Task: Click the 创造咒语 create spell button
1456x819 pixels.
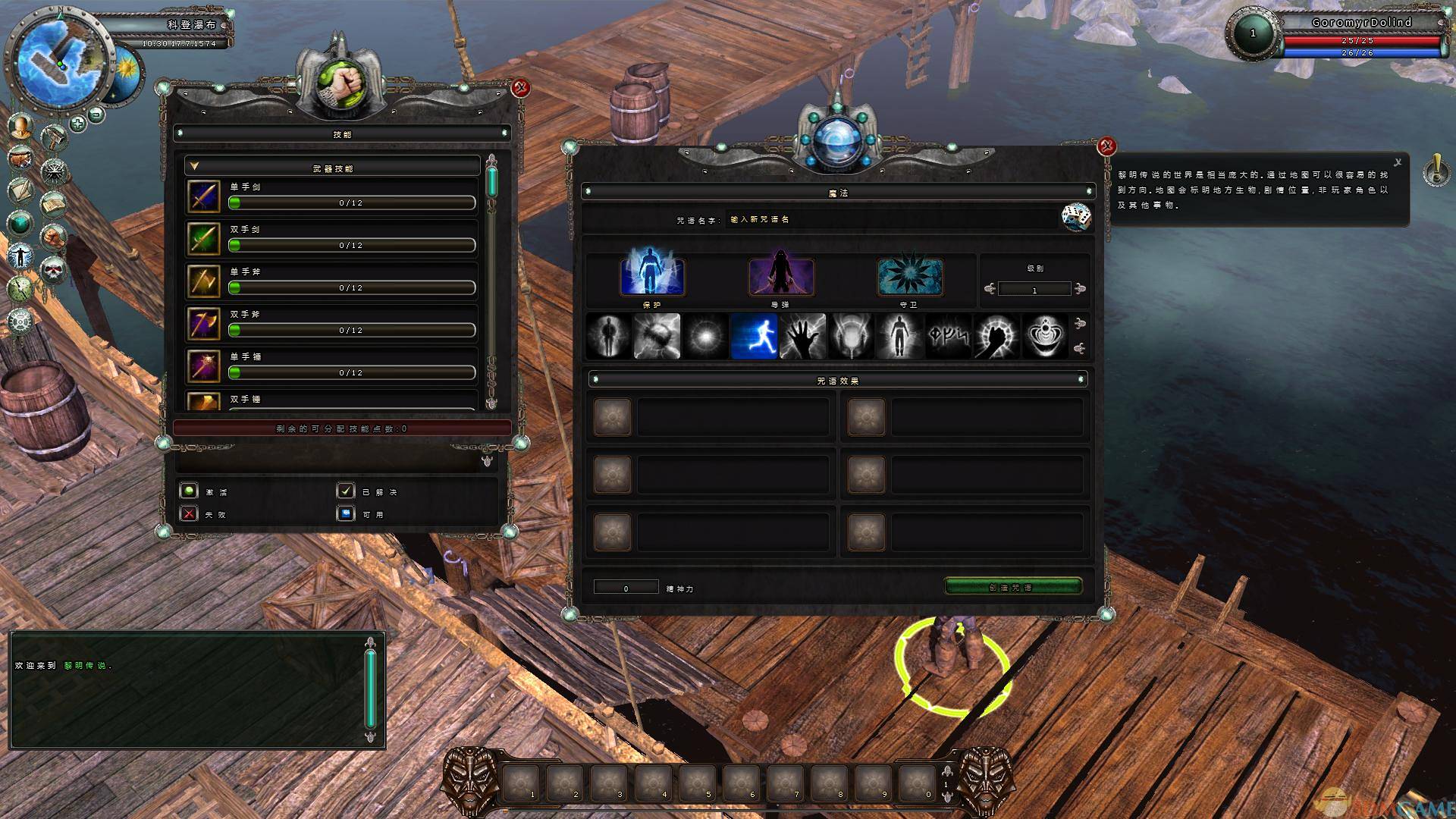Action: click(1012, 587)
